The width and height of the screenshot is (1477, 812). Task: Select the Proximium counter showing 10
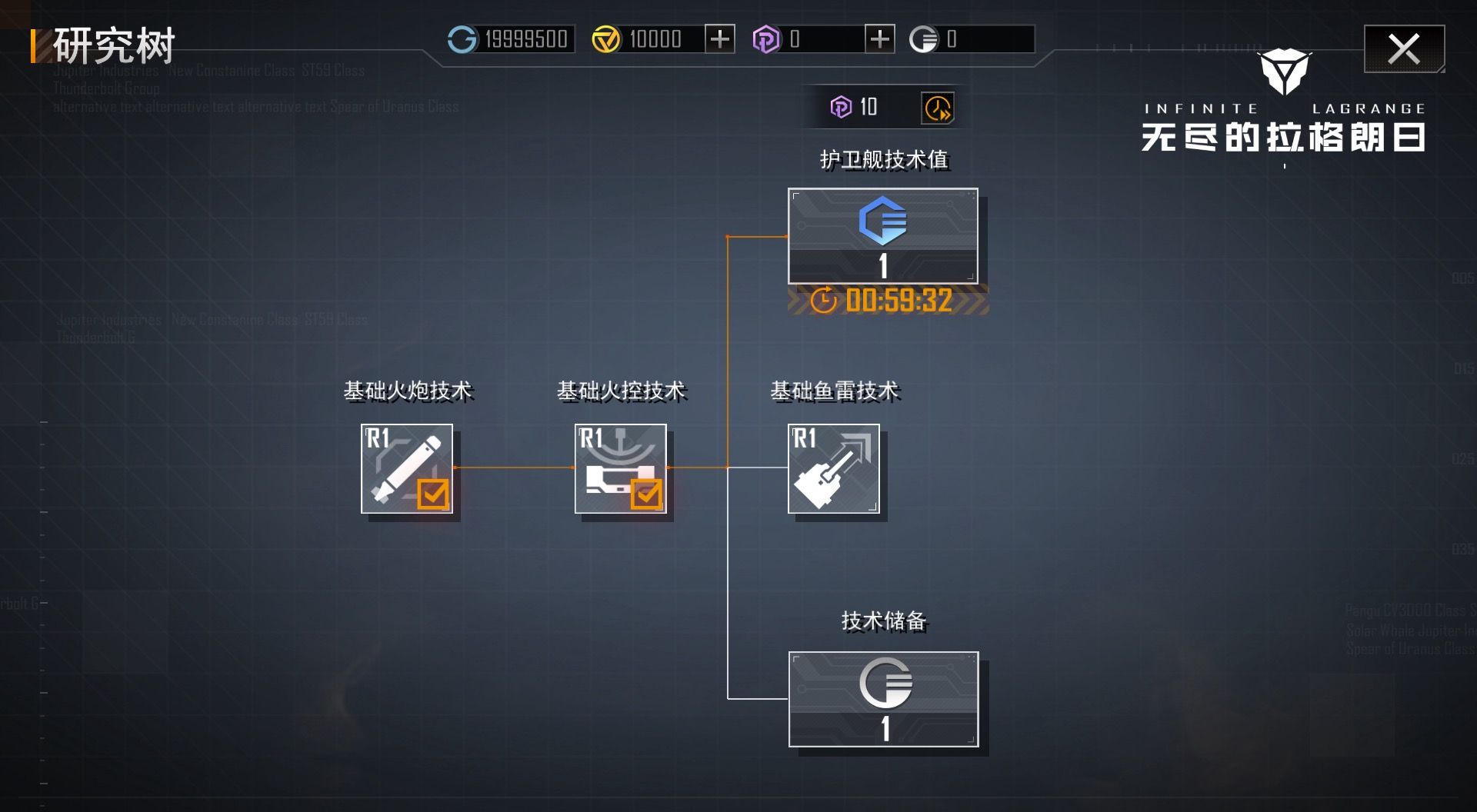868,107
